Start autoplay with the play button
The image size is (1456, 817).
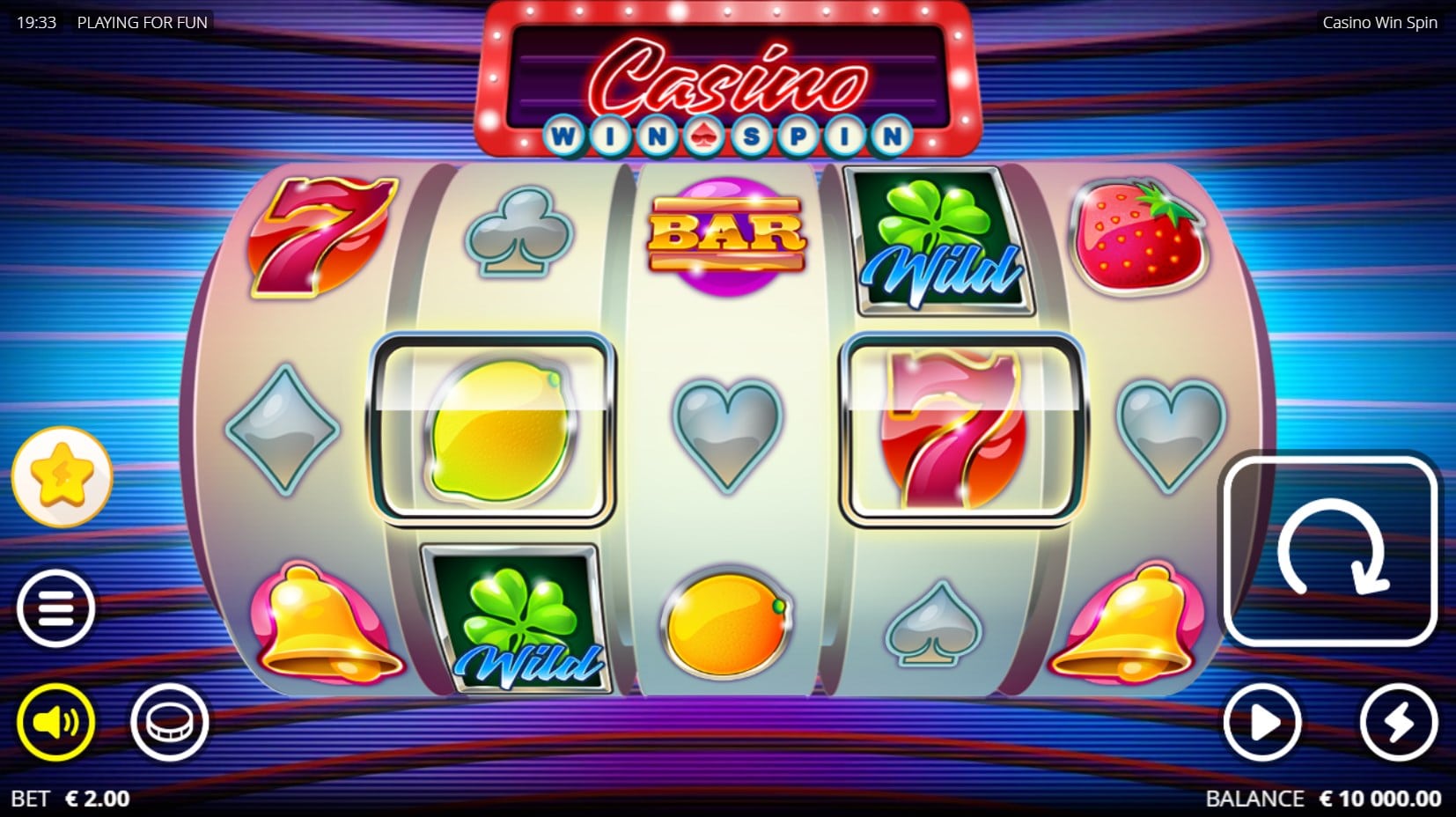pos(1262,723)
